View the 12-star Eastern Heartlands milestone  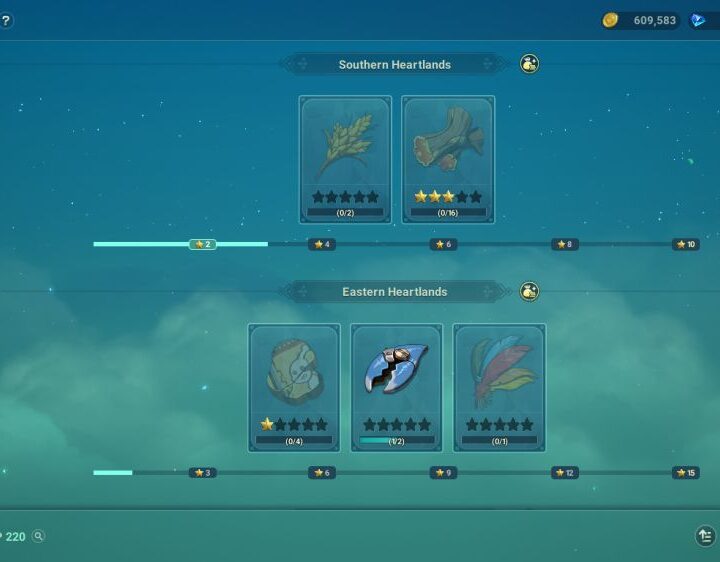pyautogui.click(x=564, y=473)
